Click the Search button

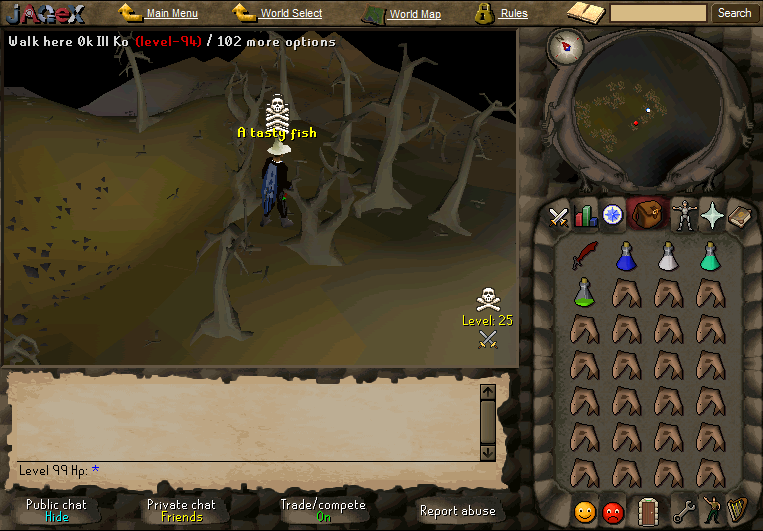pos(734,13)
